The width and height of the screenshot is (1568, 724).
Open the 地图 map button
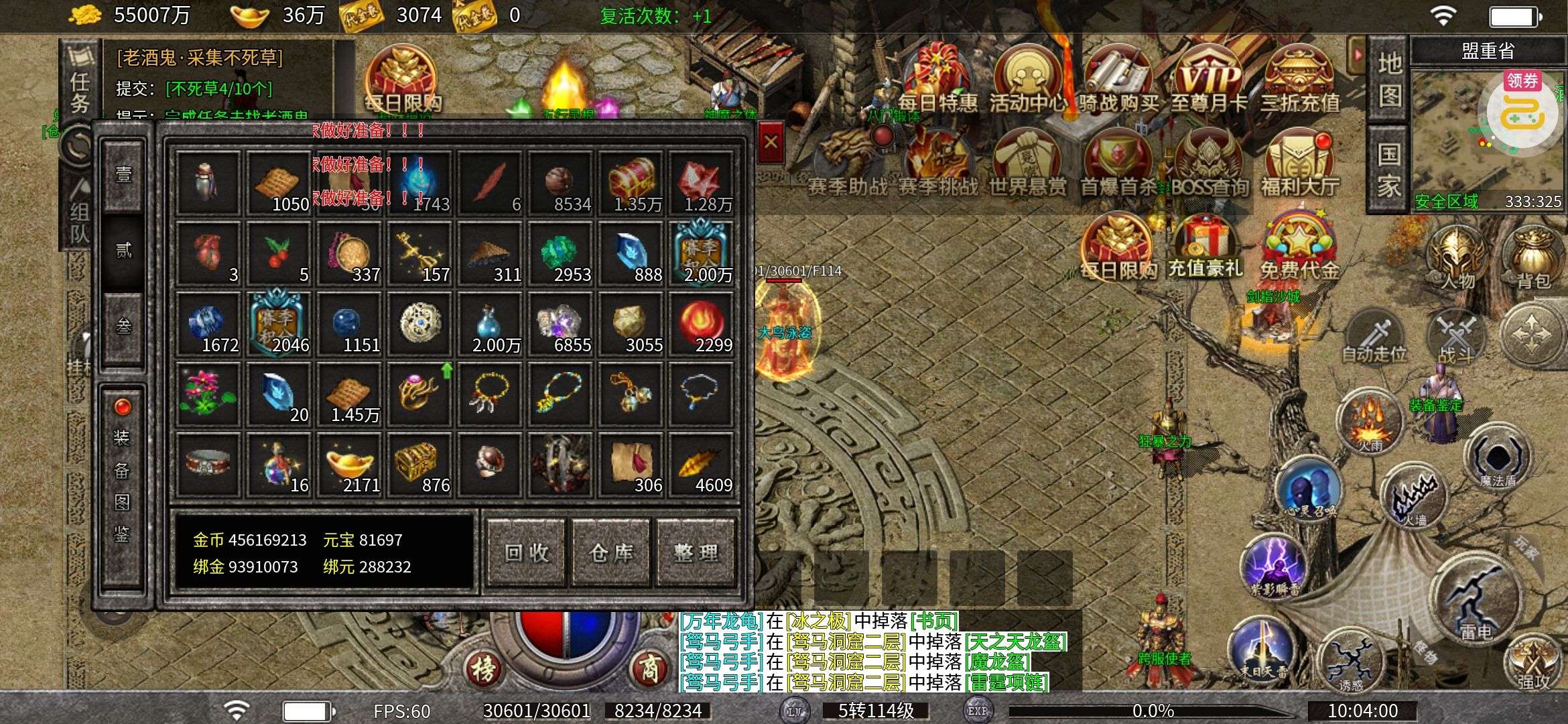tap(1389, 79)
